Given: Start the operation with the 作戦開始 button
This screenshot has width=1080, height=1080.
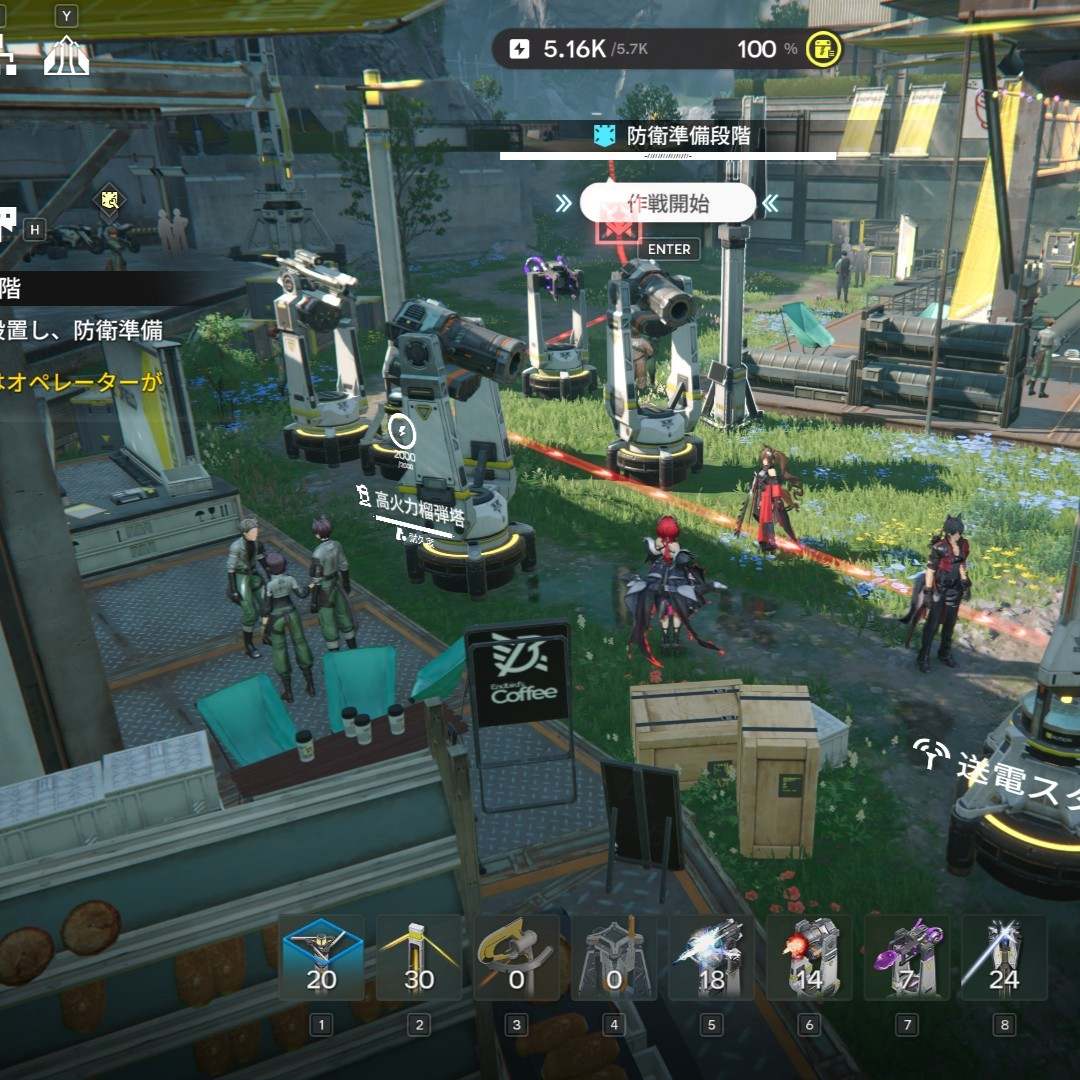Looking at the screenshot, I should (668, 204).
